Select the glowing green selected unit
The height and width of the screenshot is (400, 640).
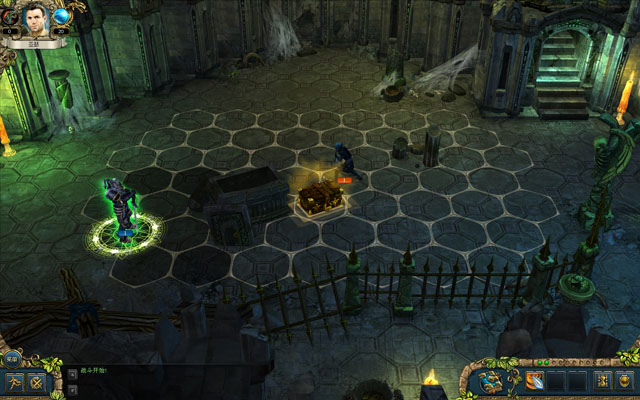click(x=122, y=210)
